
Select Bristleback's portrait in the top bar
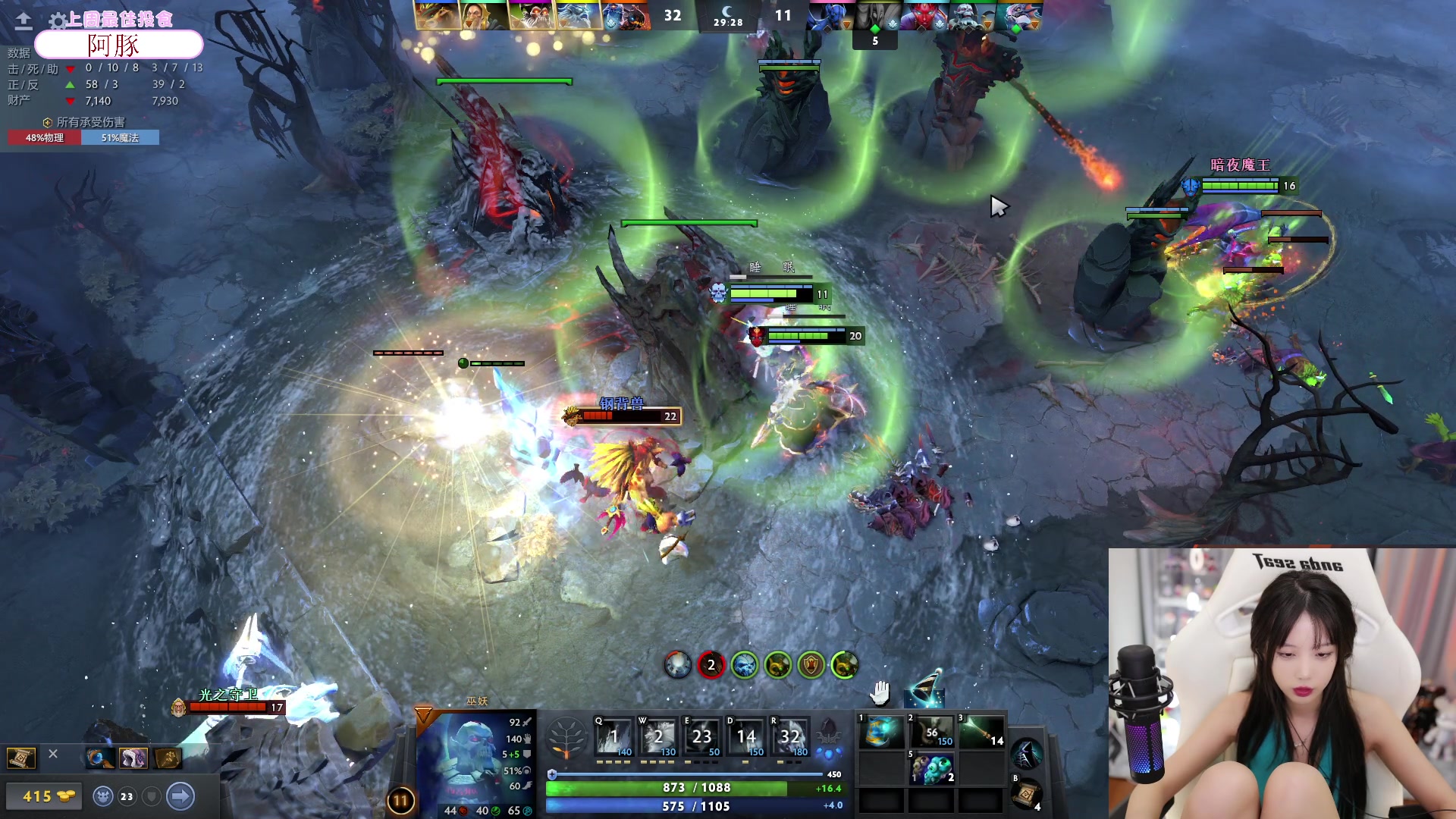click(x=438, y=15)
